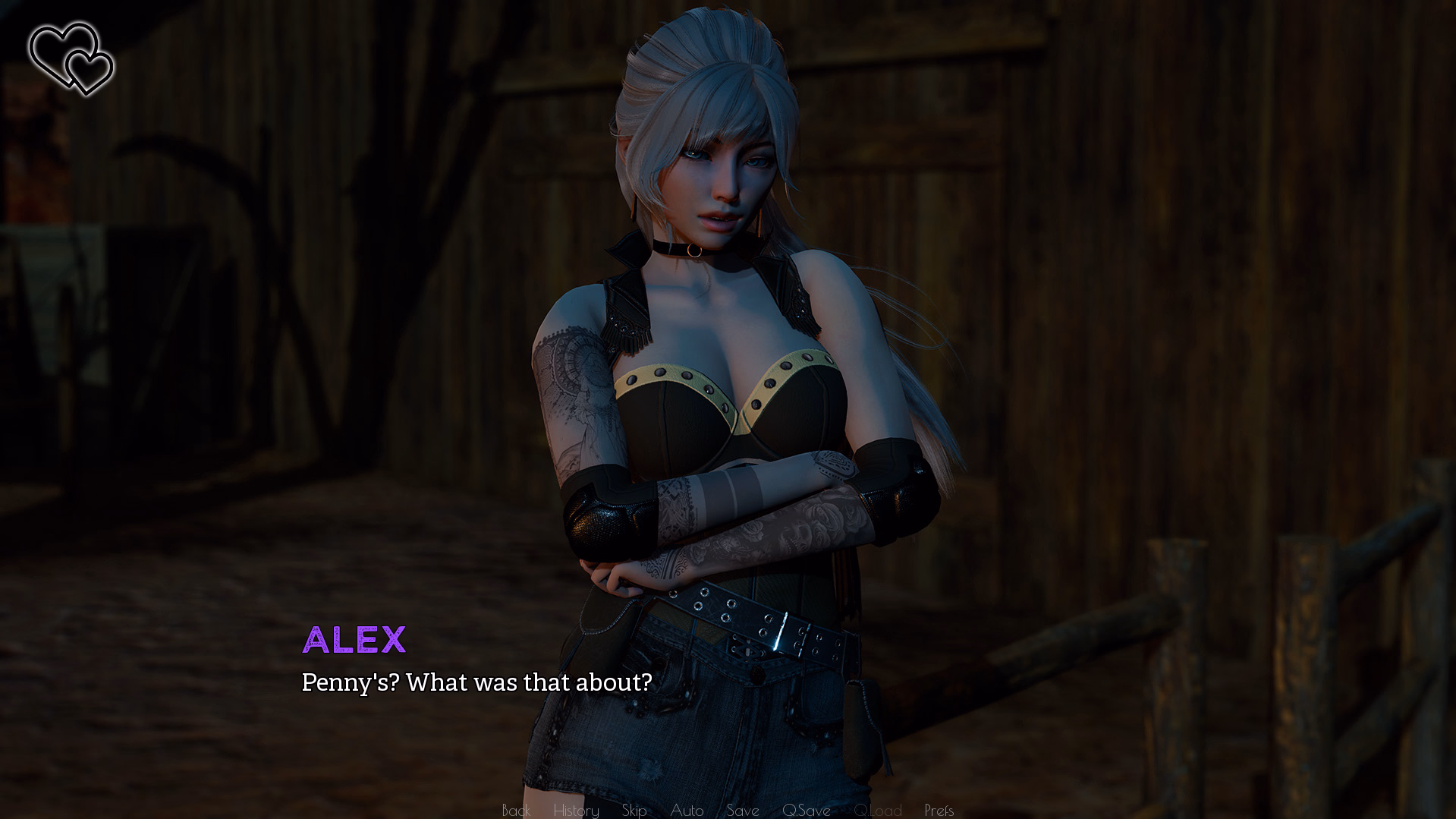
Task: Click the double hearts icon
Action: pos(71,58)
